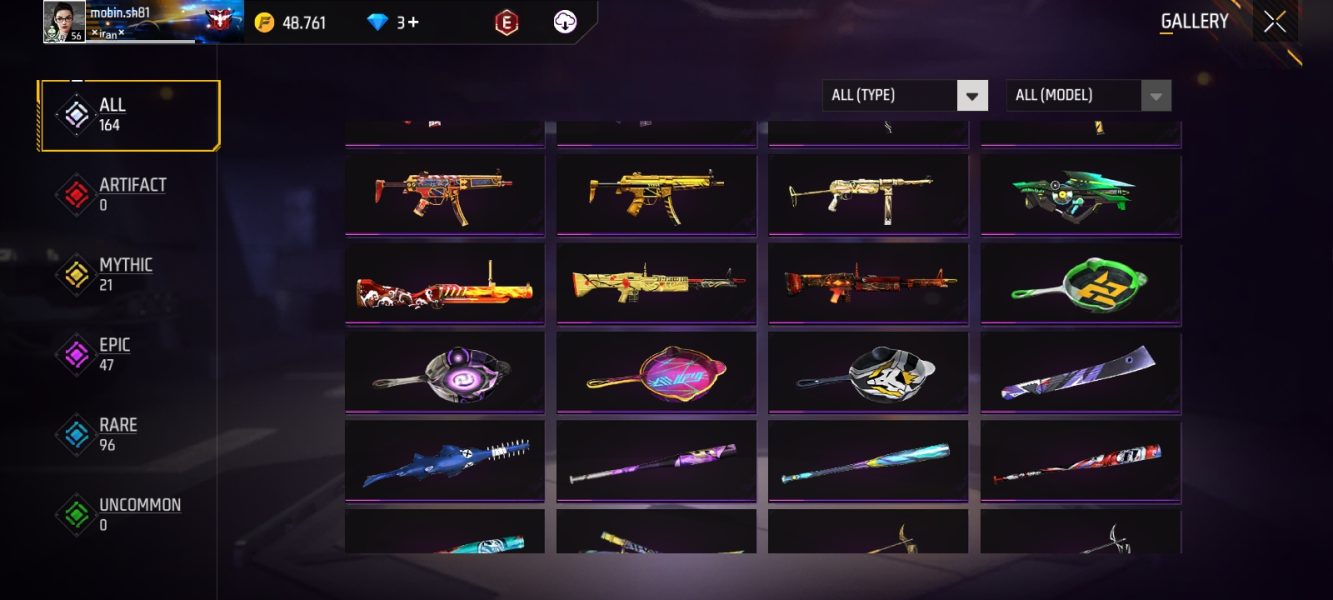This screenshot has height=600, width=1333.
Task: Close the Gallery screen
Action: click(1274, 22)
